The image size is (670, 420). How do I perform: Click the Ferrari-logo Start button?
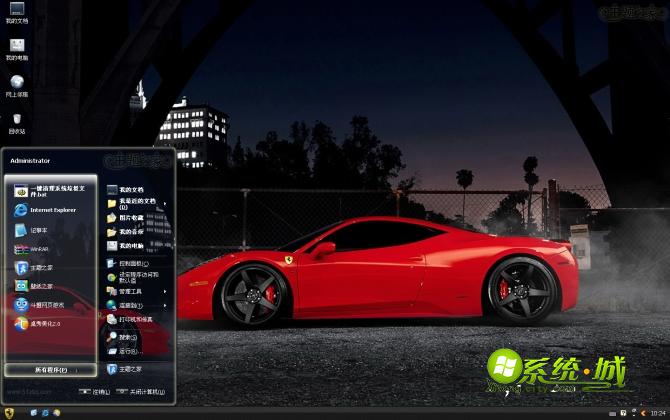(x=9, y=412)
